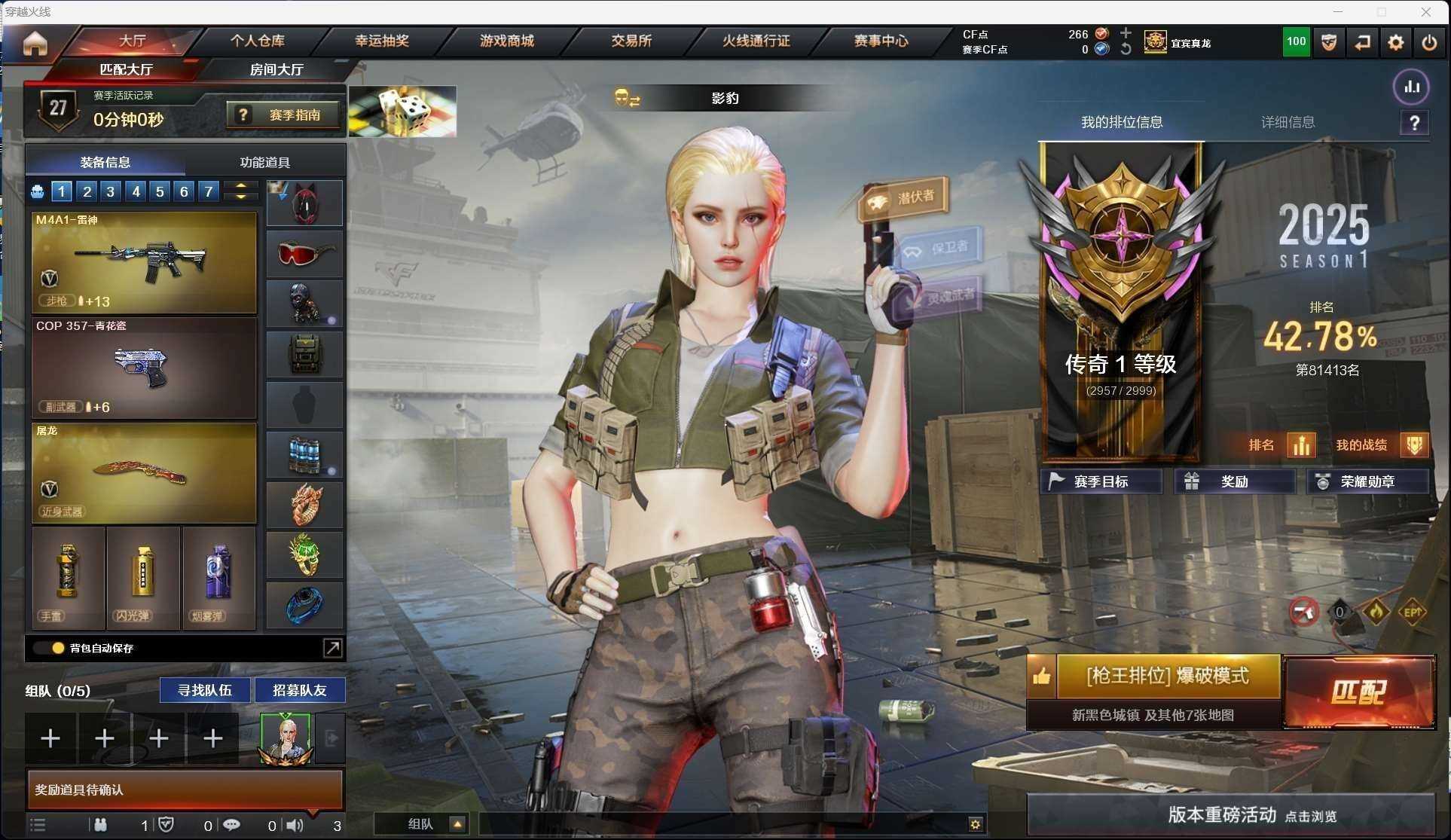Switch to loadout bag number 3
The height and width of the screenshot is (840, 1451).
[x=111, y=191]
